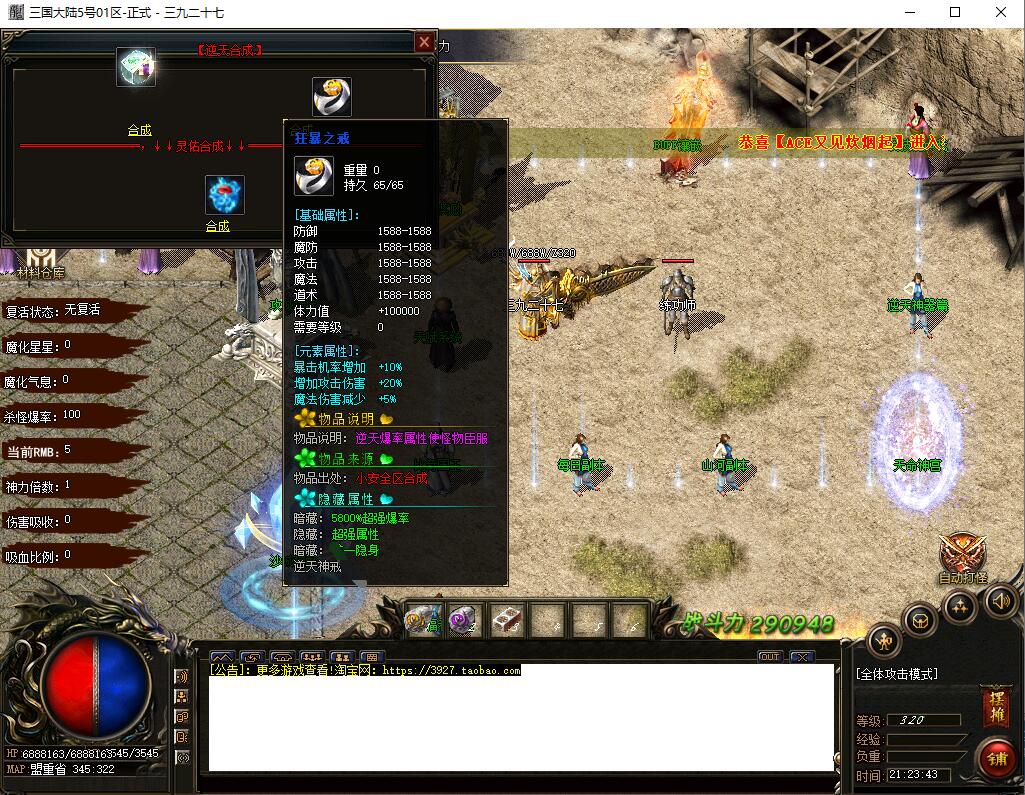Close the 逆天合成 crafting panel
Image resolution: width=1025 pixels, height=795 pixels.
[425, 42]
